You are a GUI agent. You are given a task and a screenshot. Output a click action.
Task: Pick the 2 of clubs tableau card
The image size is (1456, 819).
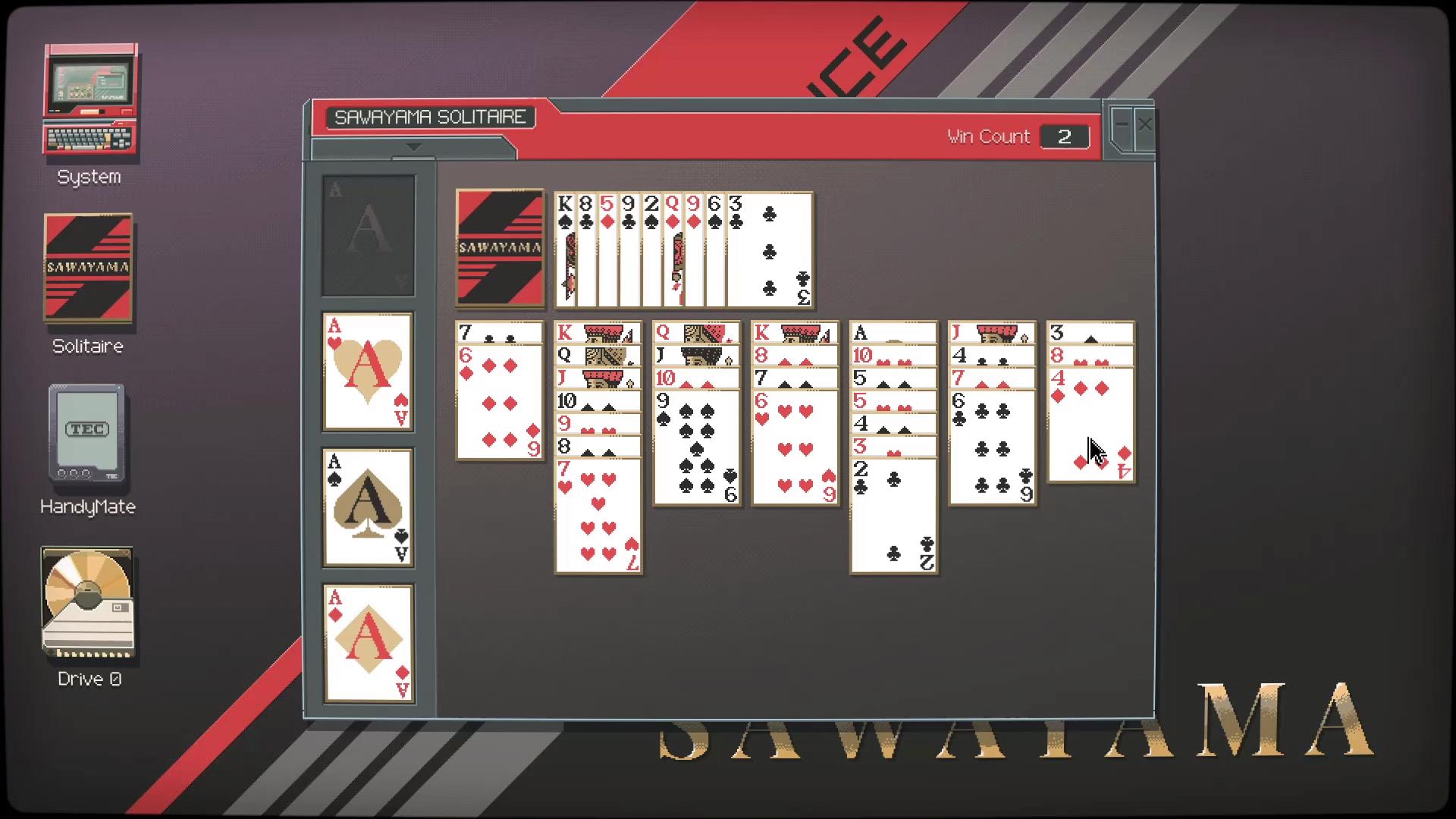click(x=893, y=516)
